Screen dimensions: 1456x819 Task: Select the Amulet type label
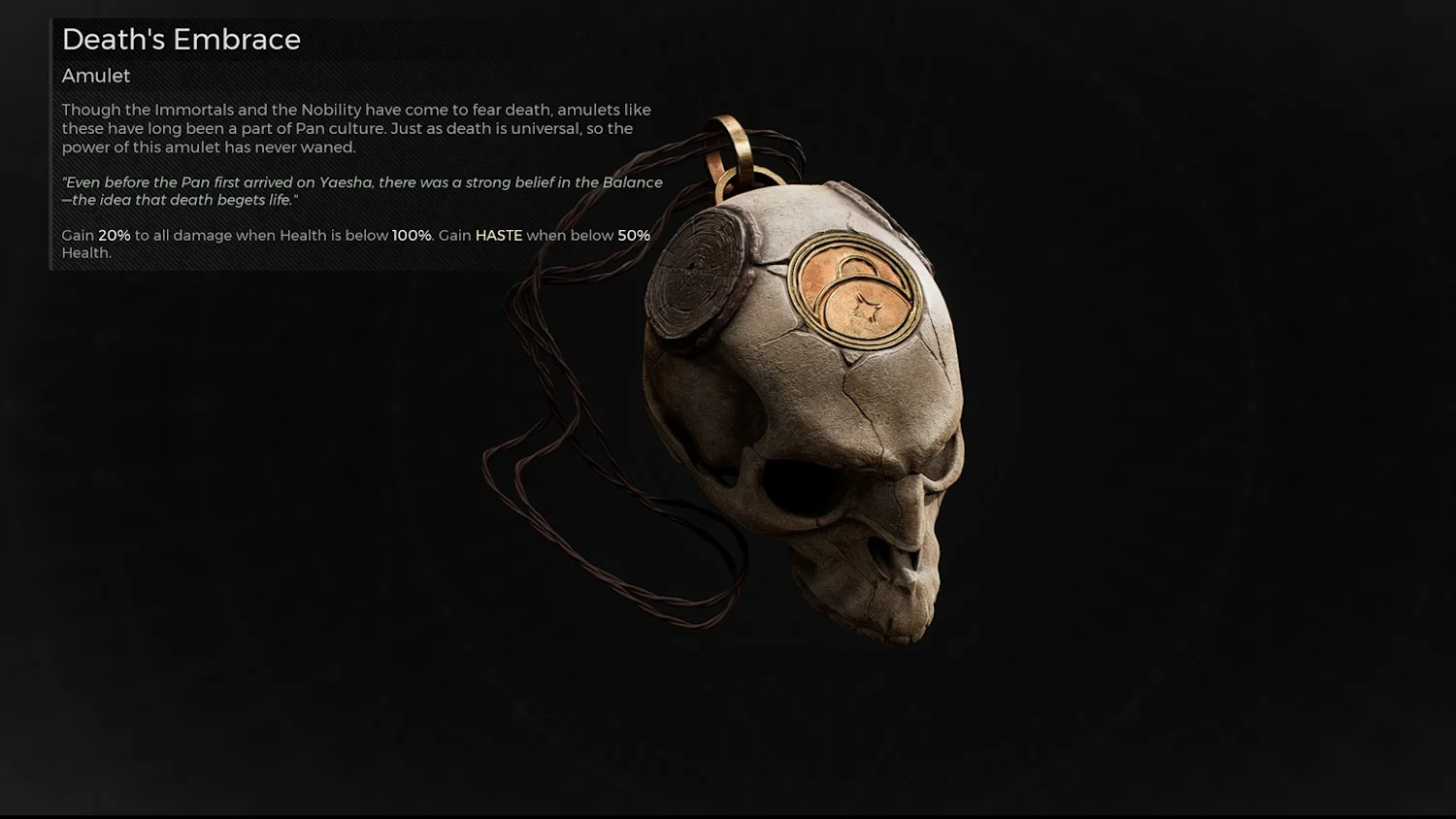click(95, 75)
